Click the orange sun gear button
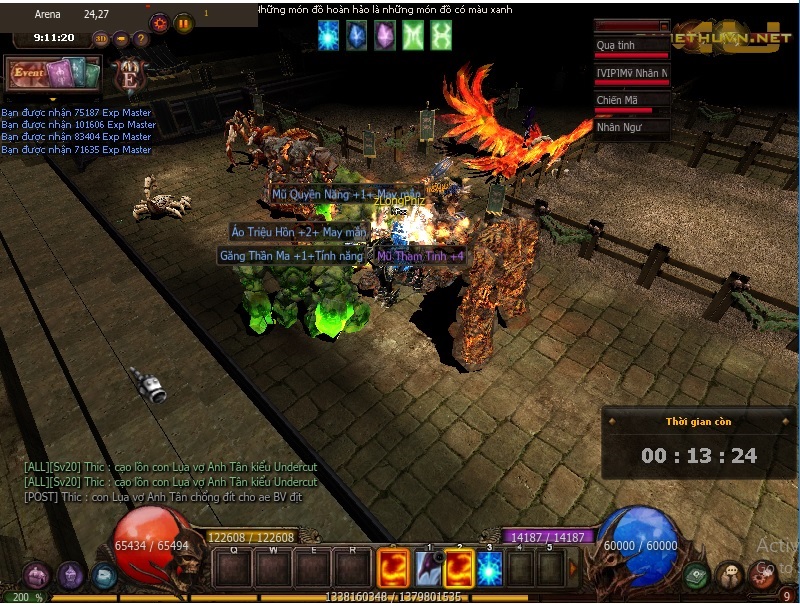 tap(159, 23)
